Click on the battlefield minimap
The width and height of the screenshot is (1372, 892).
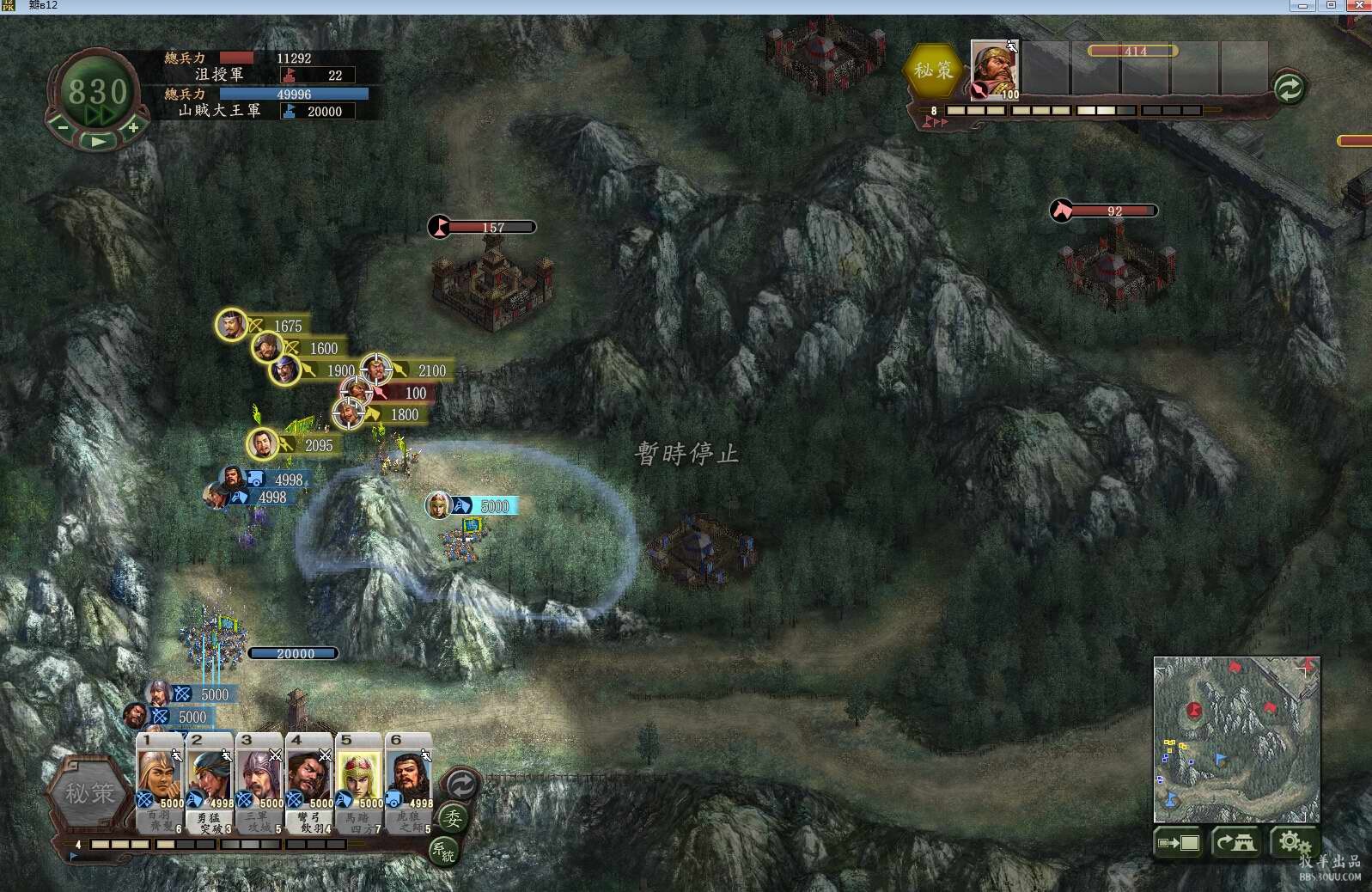1235,739
